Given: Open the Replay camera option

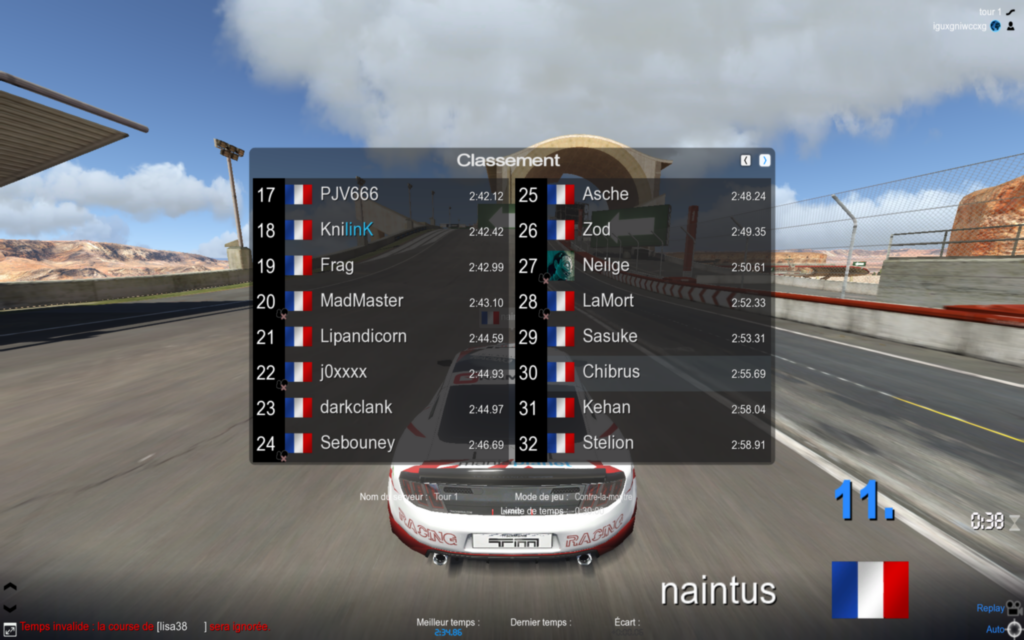Looking at the screenshot, I should click(x=1013, y=607).
